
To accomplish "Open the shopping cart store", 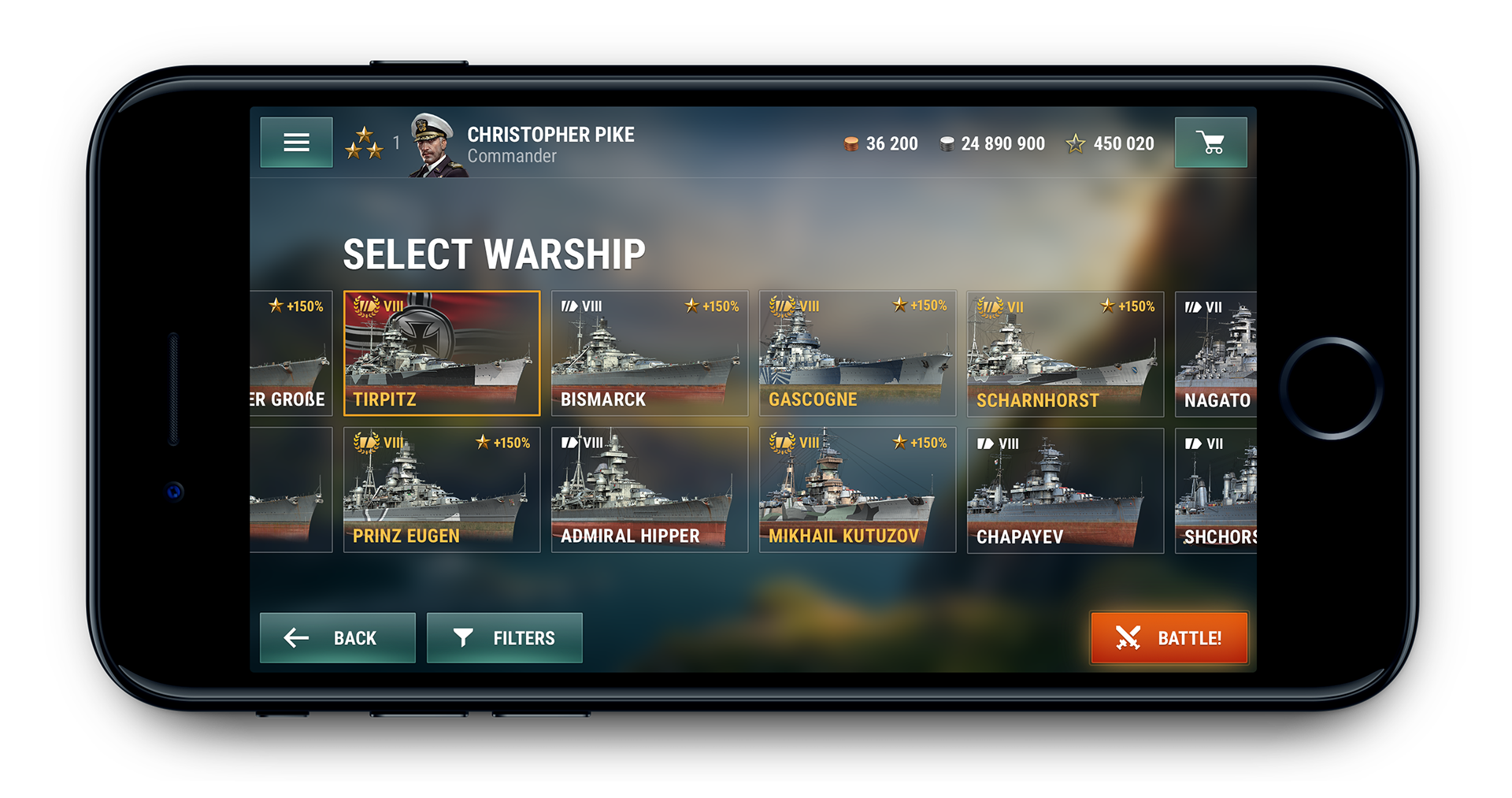I will tap(1210, 143).
